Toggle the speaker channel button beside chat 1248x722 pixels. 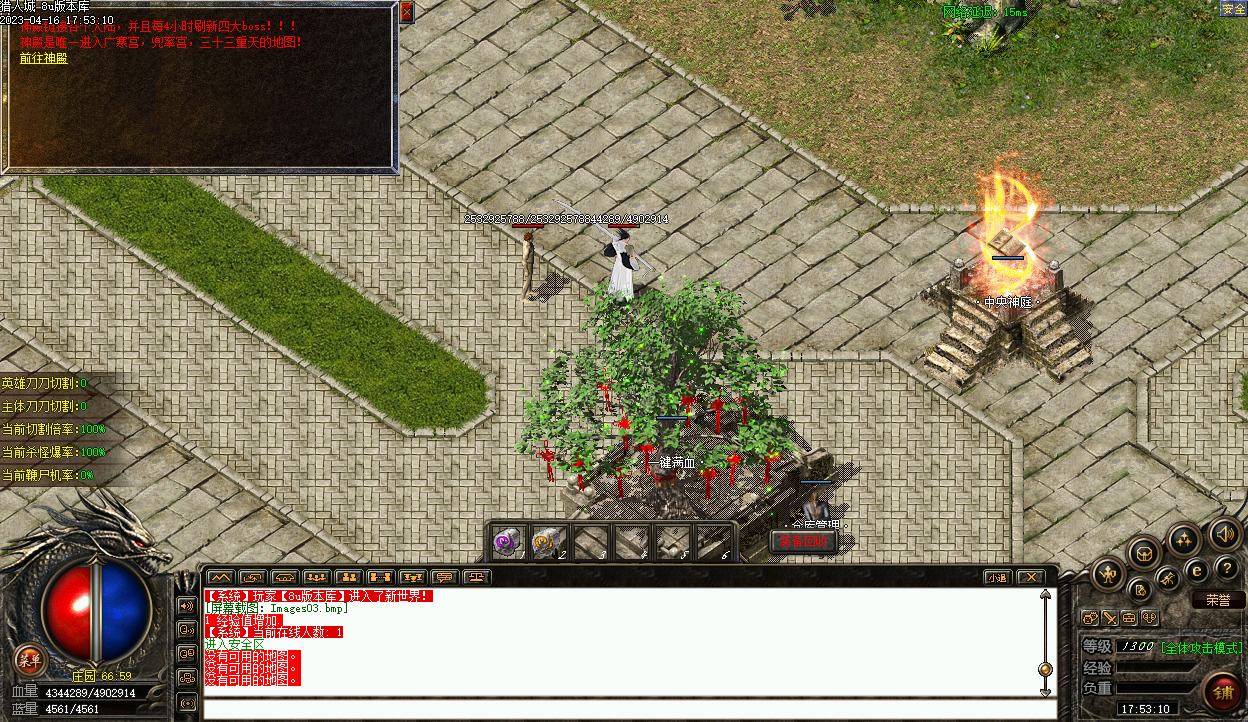point(186,605)
